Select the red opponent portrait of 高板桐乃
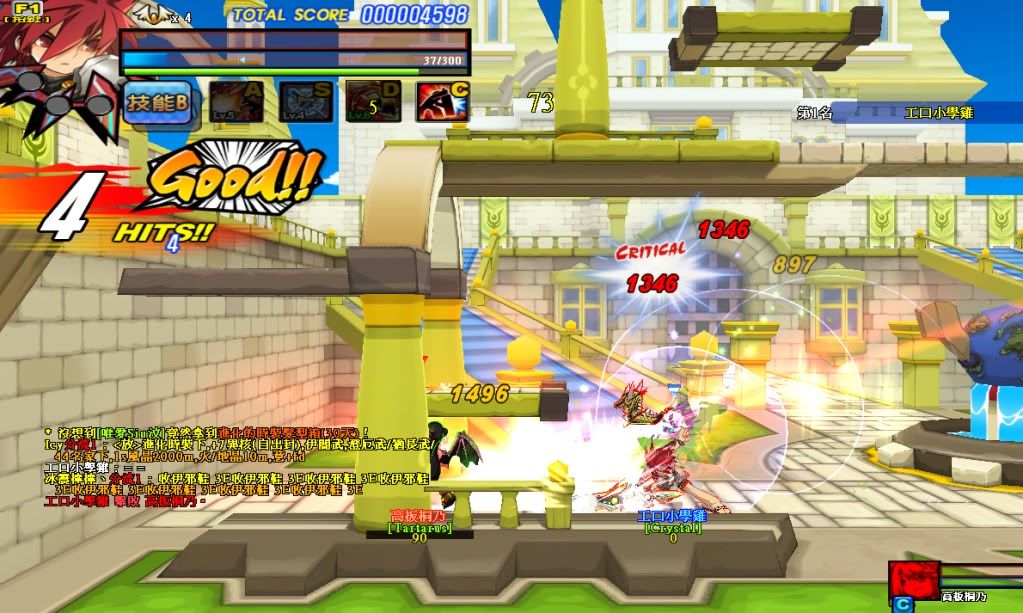 point(914,579)
